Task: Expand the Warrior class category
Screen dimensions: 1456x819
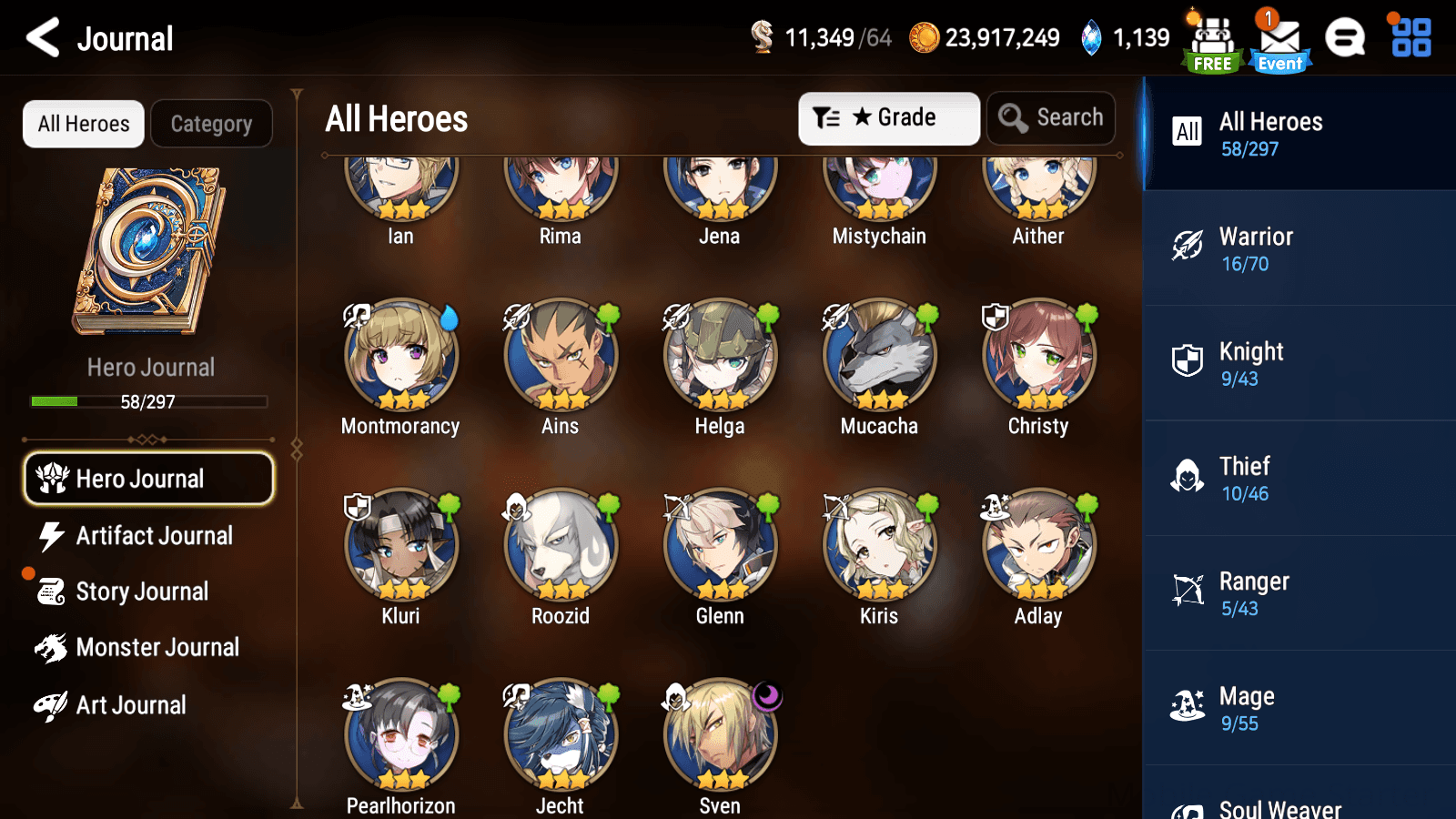Action: tap(1299, 248)
